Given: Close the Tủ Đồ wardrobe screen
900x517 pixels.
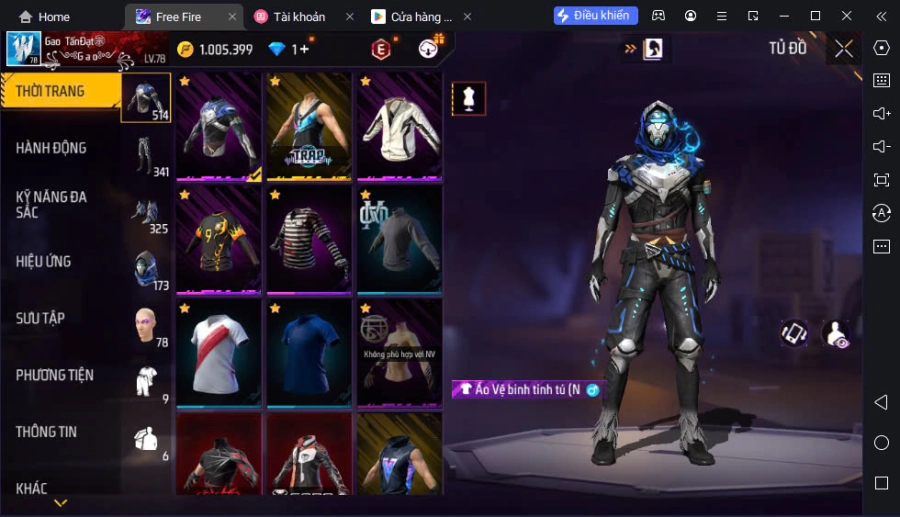Looking at the screenshot, I should coord(844,49).
